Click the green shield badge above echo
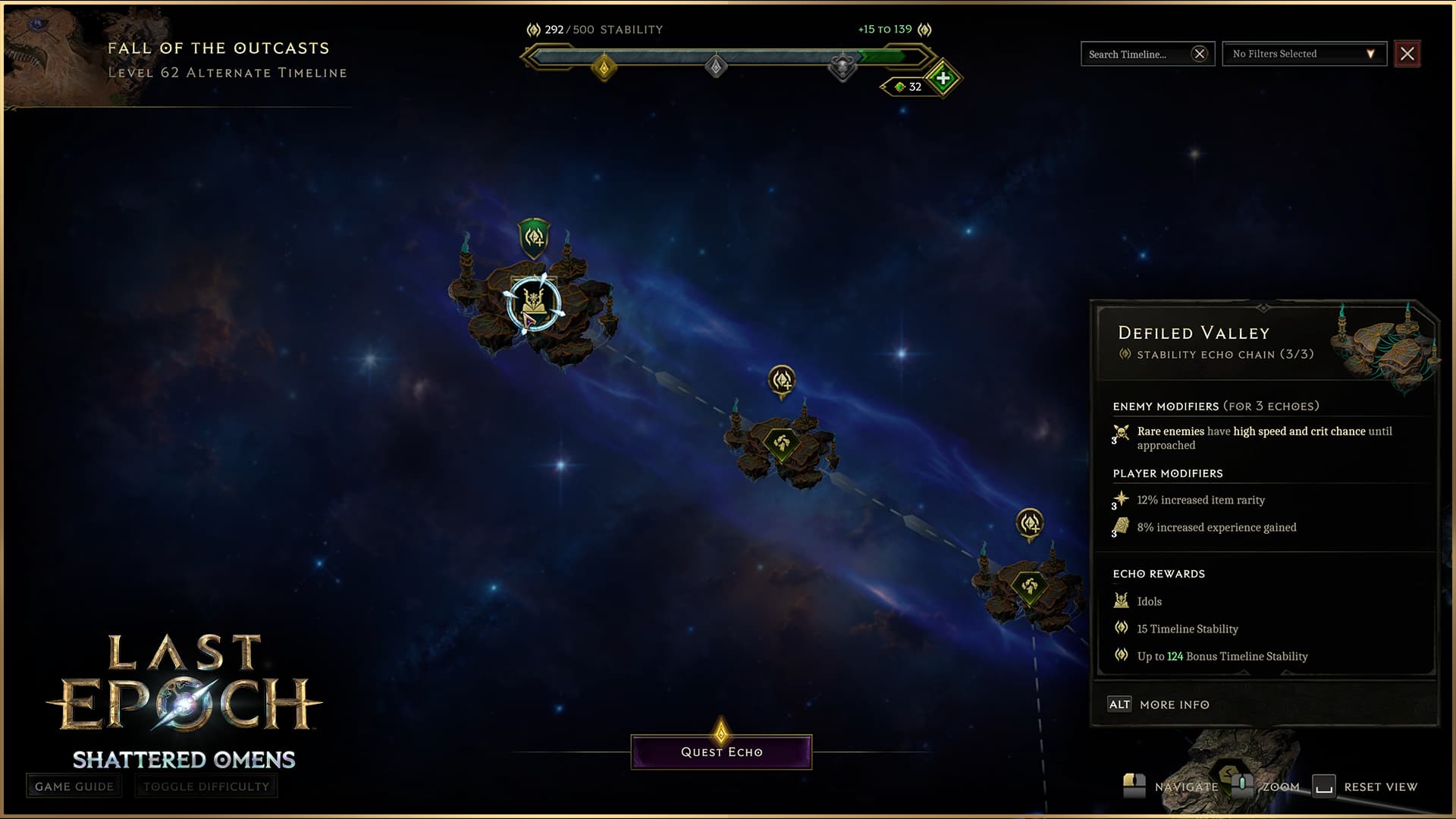This screenshot has height=819, width=1456. pos(534,237)
